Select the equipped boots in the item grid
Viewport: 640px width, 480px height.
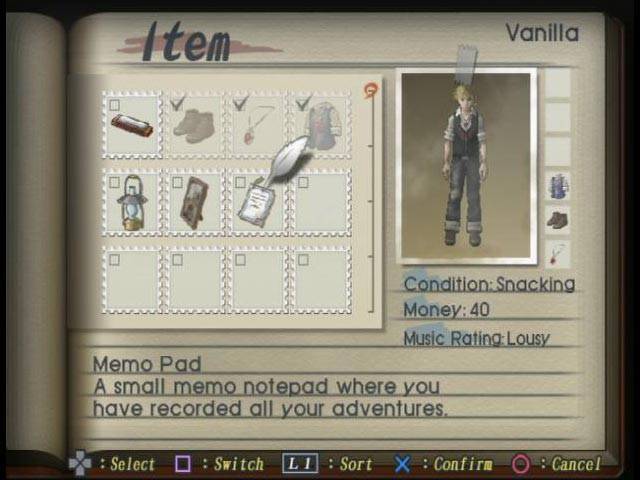tap(194, 125)
